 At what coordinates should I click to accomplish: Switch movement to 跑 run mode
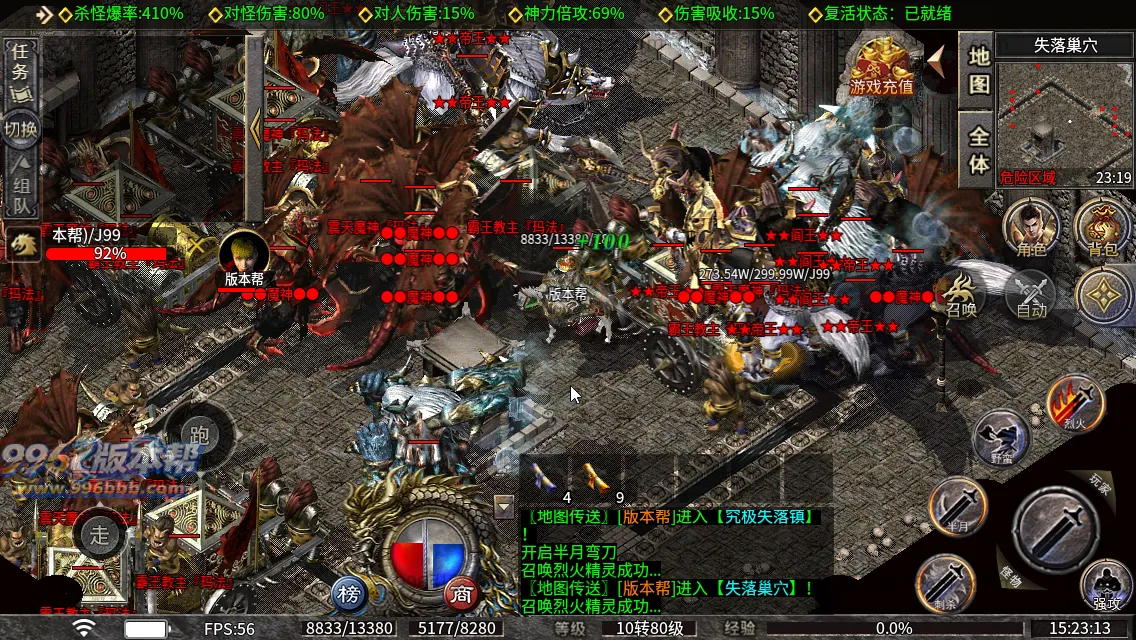pyautogui.click(x=199, y=435)
